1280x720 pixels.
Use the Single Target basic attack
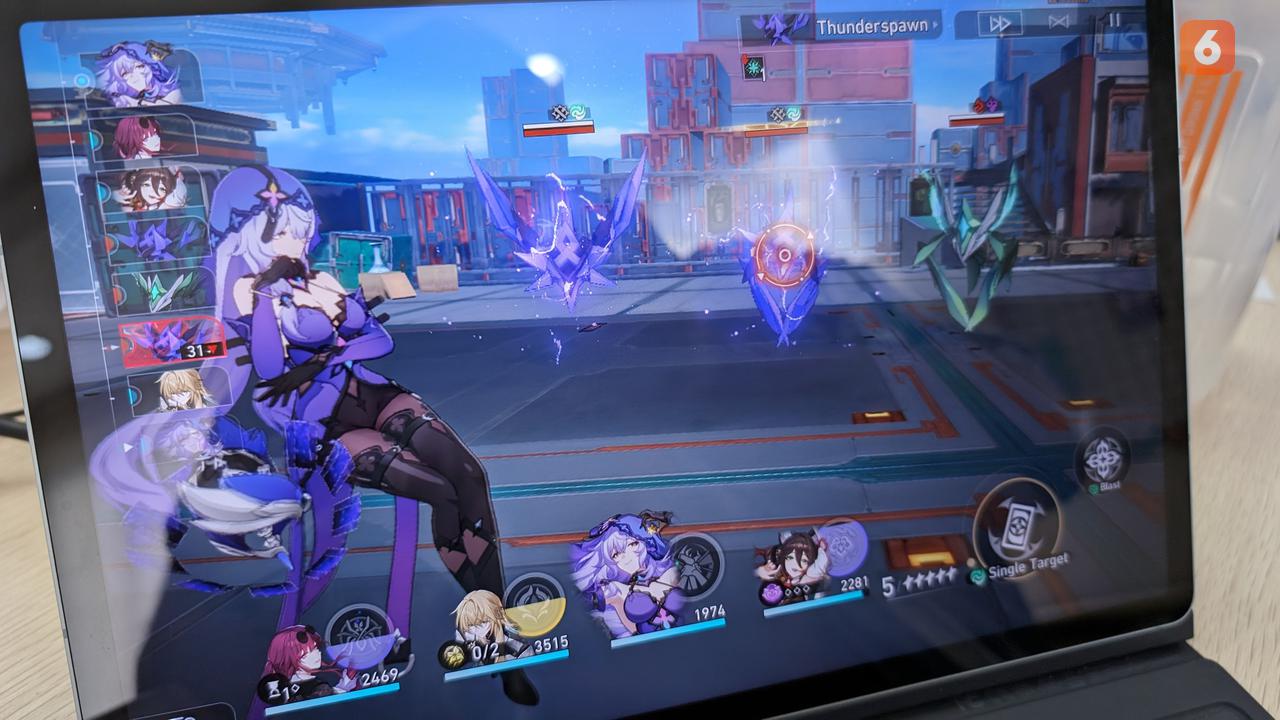coord(1016,529)
